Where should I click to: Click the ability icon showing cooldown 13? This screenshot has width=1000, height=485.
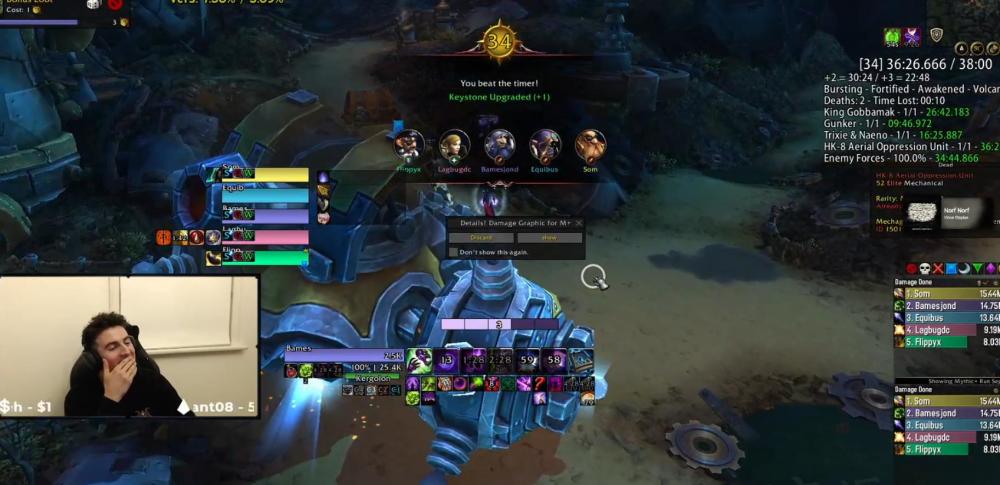click(x=446, y=361)
